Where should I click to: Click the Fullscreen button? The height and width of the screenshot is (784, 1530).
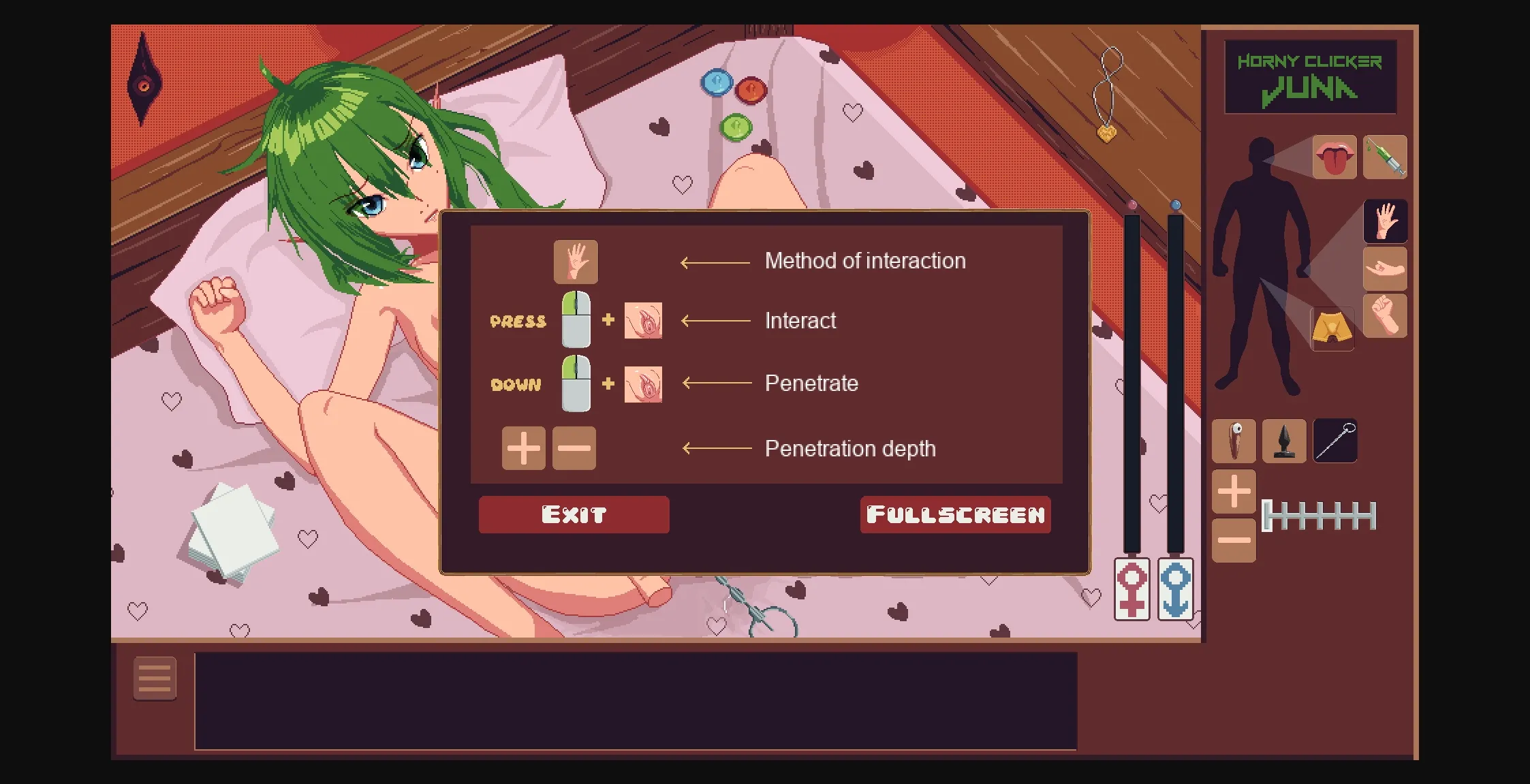pos(954,515)
